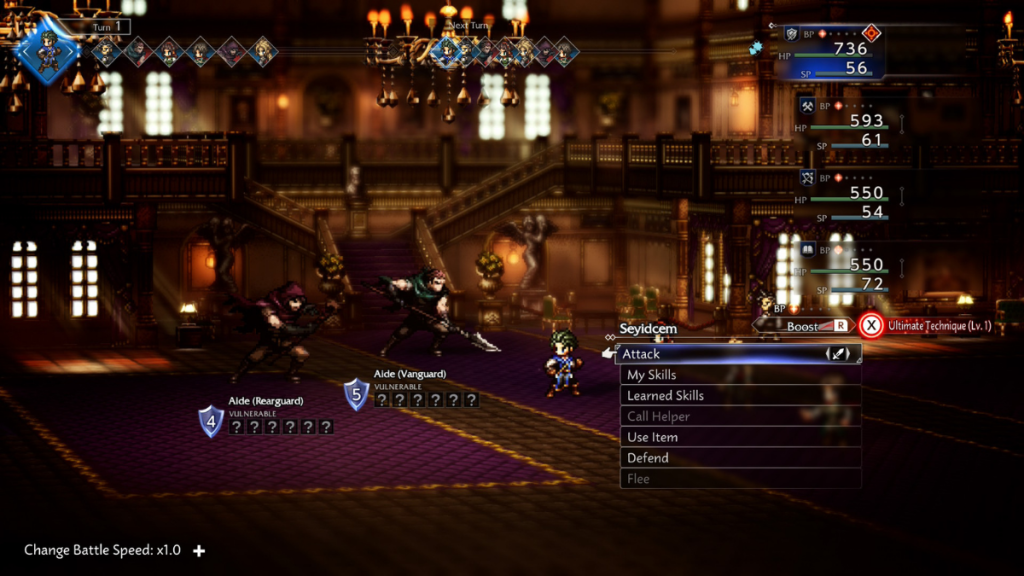Change battle speed with the plus icon
1024x576 pixels.
pyautogui.click(x=199, y=550)
